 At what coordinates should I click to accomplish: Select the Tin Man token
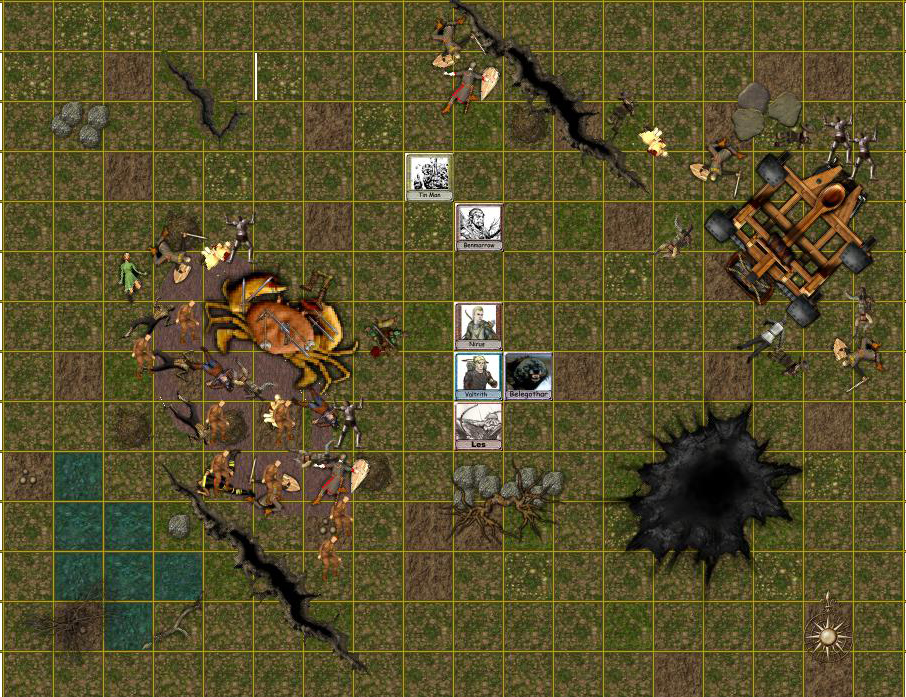[x=429, y=175]
